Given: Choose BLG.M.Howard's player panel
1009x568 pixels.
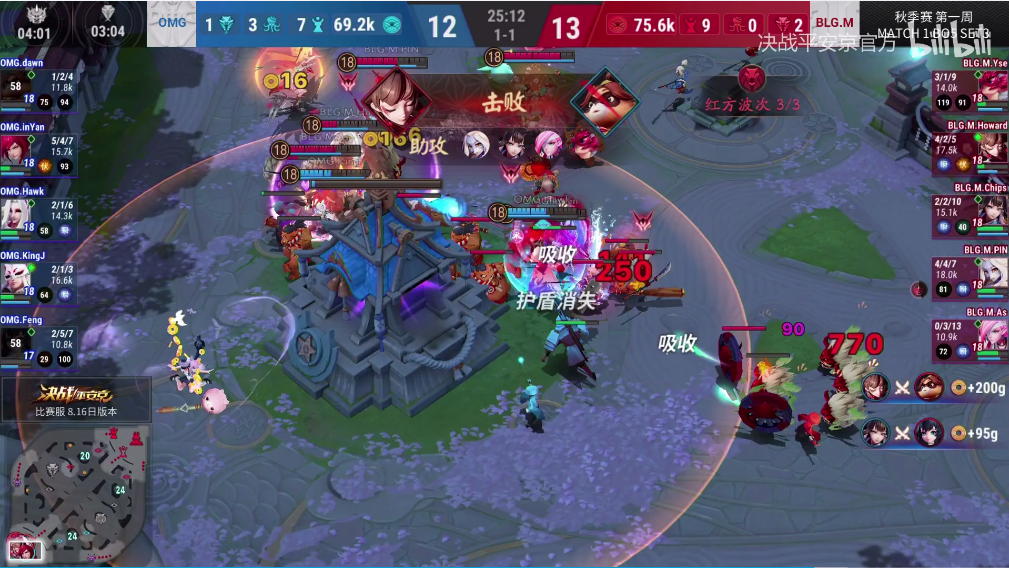Looking at the screenshot, I should [969, 147].
